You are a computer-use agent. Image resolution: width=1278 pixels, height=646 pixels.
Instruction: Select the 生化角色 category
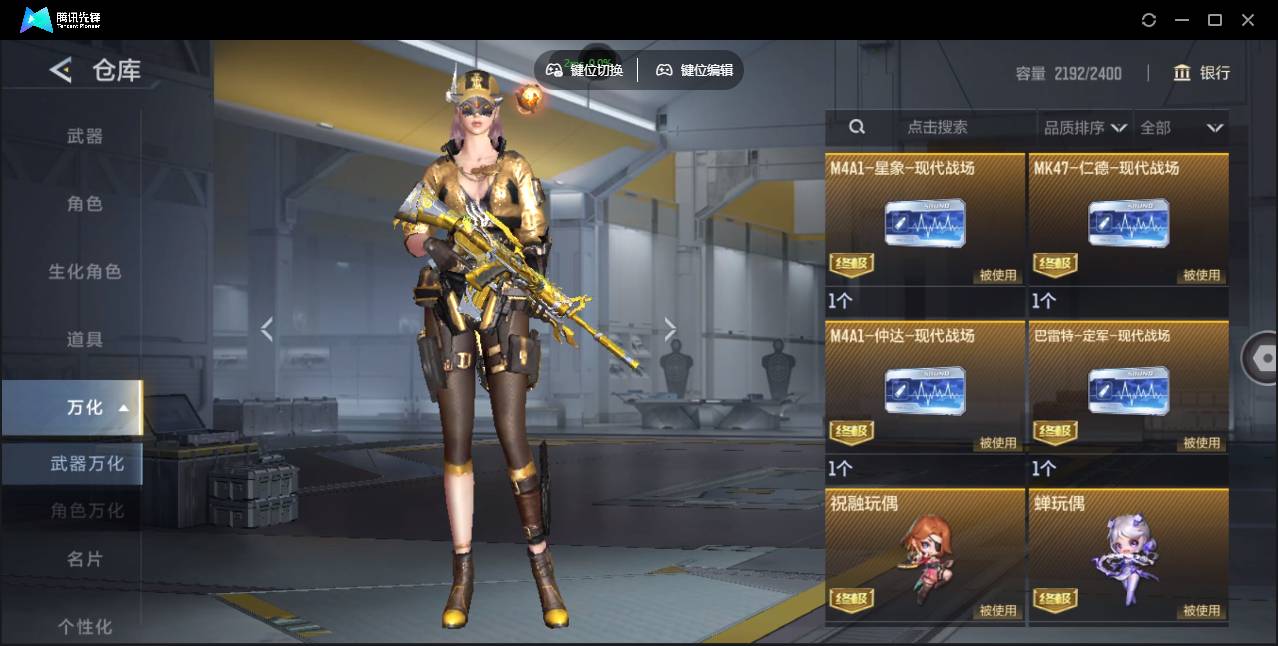[x=85, y=272]
